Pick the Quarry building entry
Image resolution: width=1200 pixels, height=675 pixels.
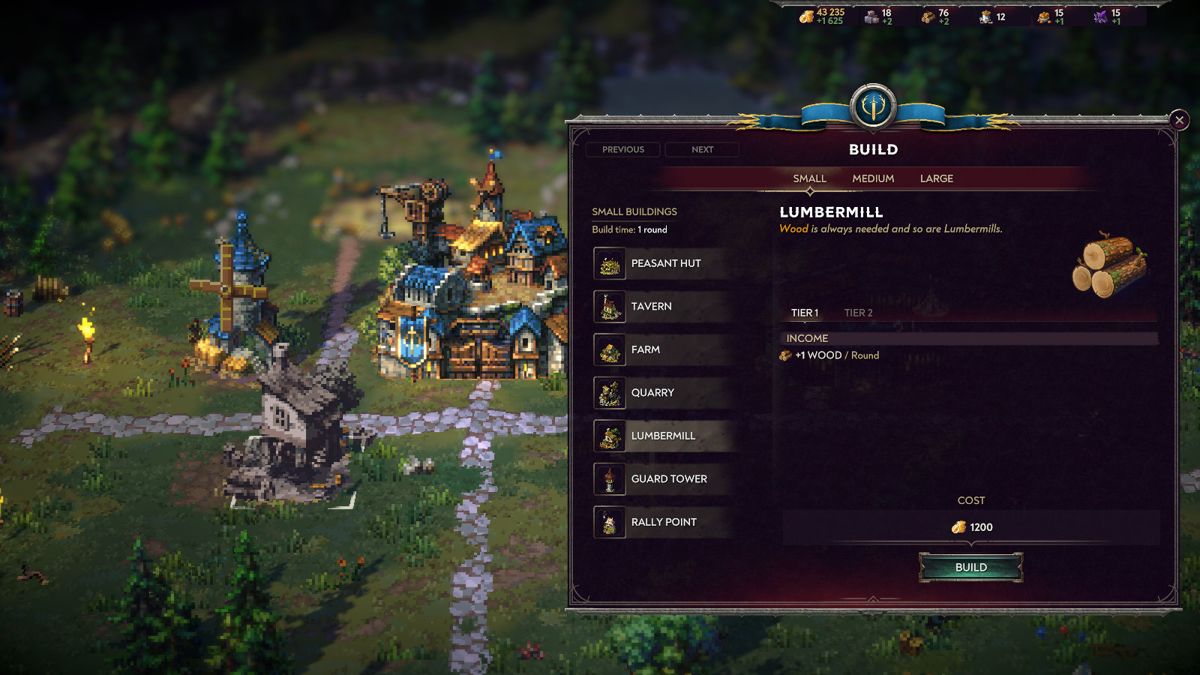[661, 393]
